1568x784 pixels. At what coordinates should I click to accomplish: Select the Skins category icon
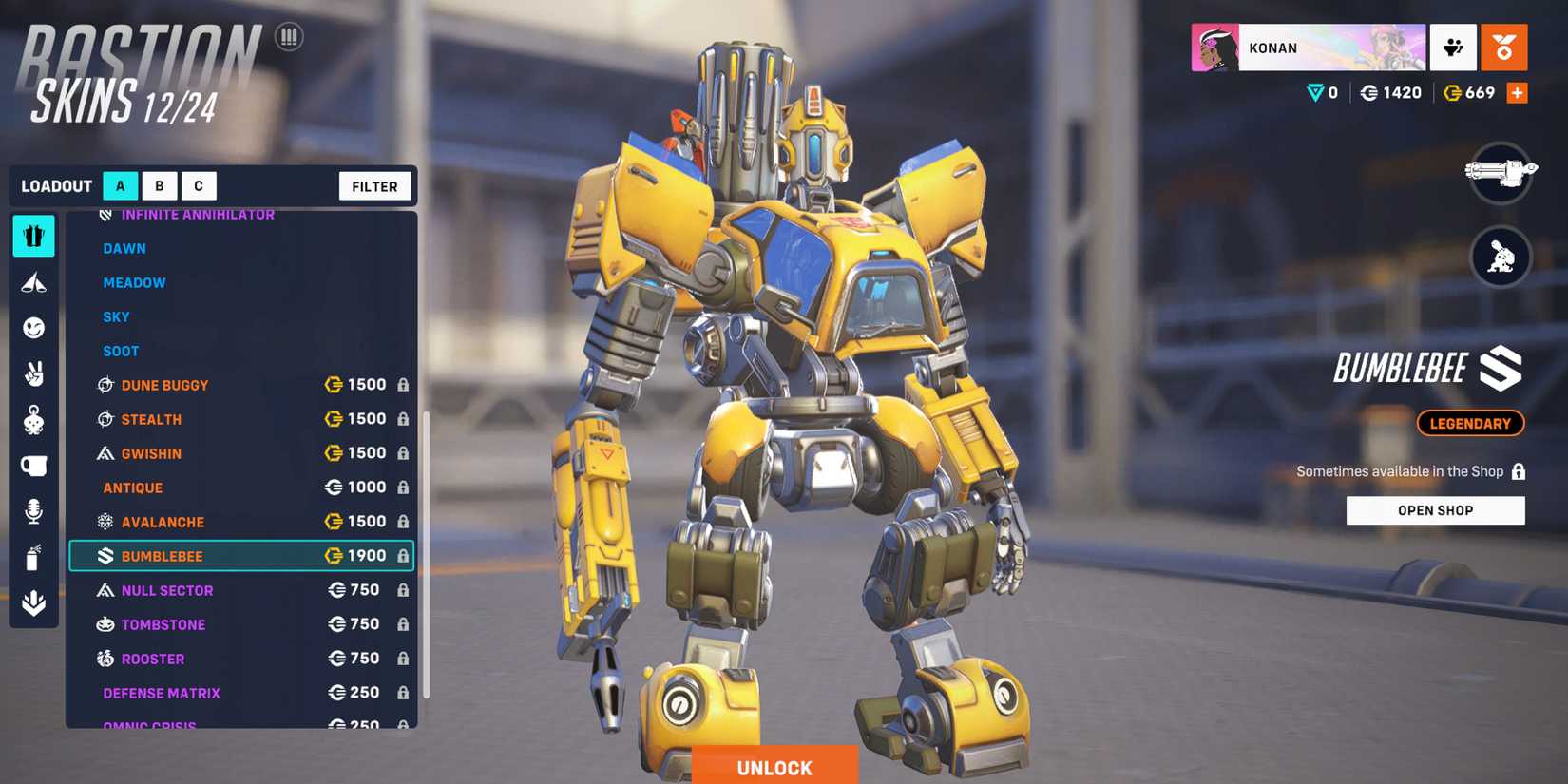[x=33, y=236]
